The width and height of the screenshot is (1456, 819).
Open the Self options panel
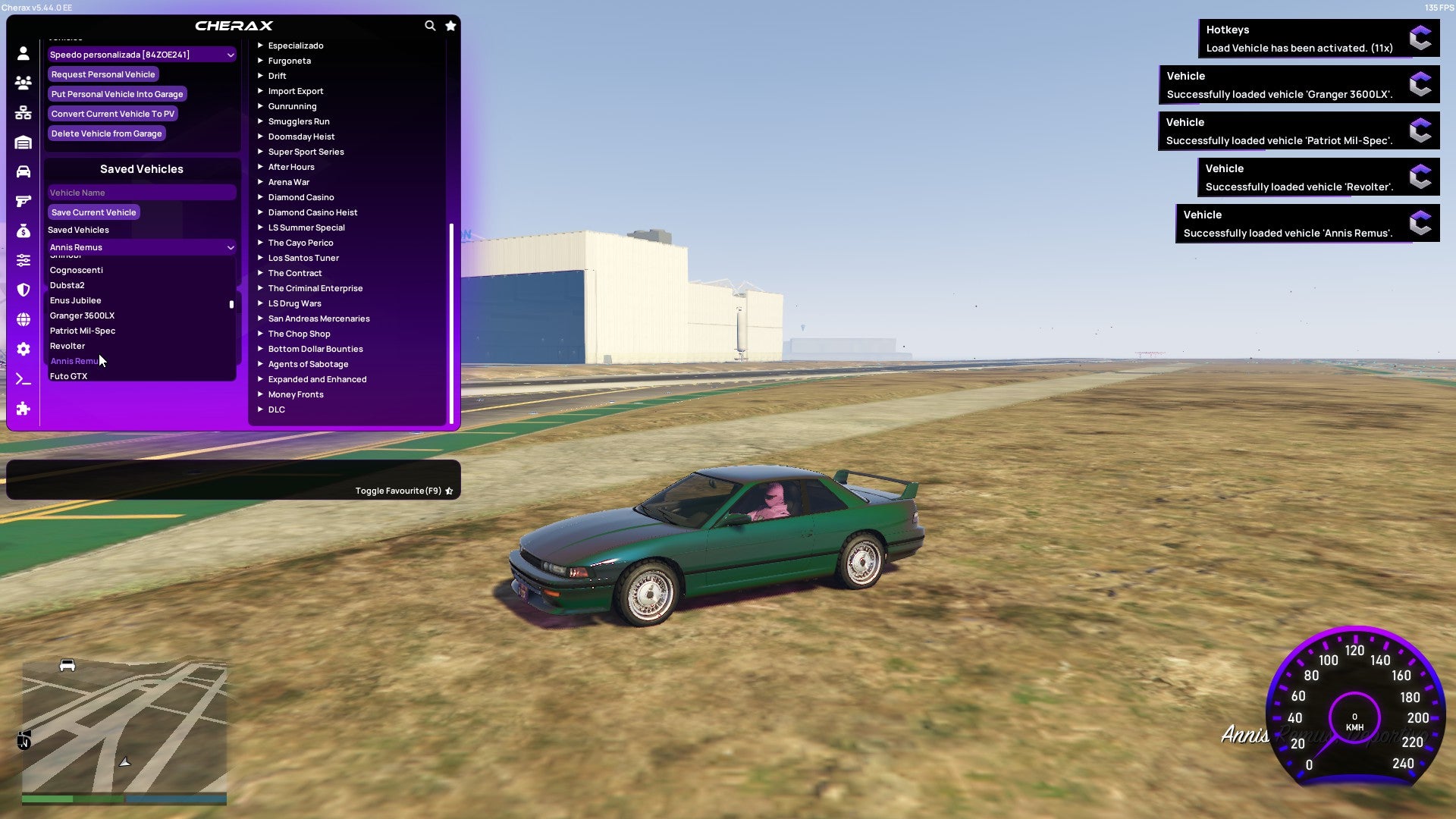(23, 55)
